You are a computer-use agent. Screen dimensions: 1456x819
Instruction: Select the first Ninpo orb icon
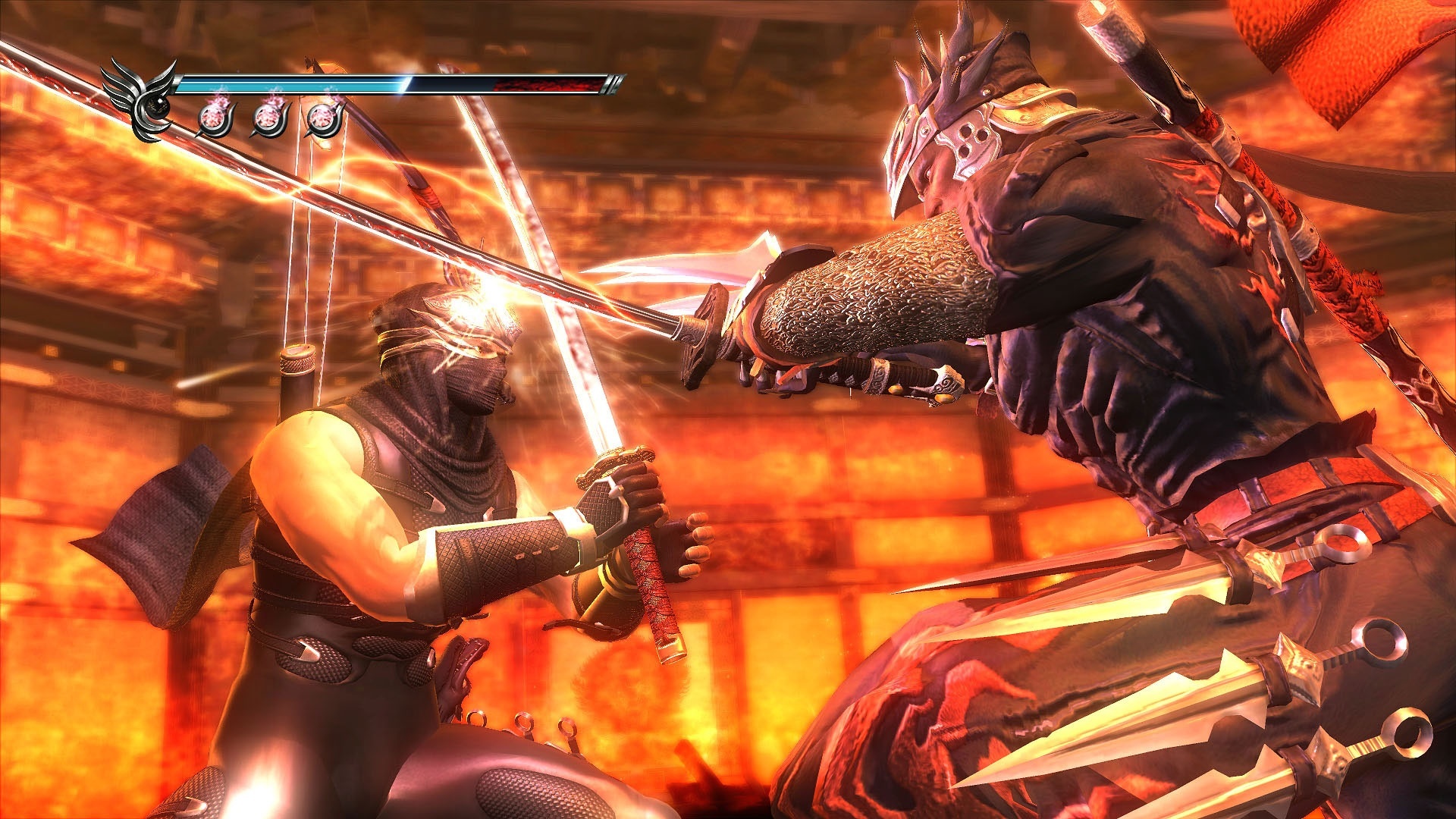click(x=215, y=118)
